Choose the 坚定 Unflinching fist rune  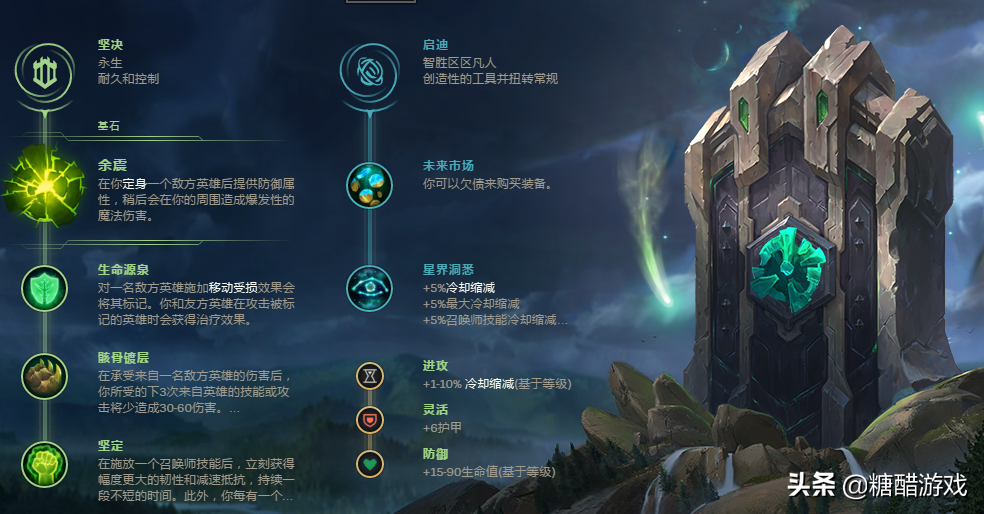click(x=44, y=465)
